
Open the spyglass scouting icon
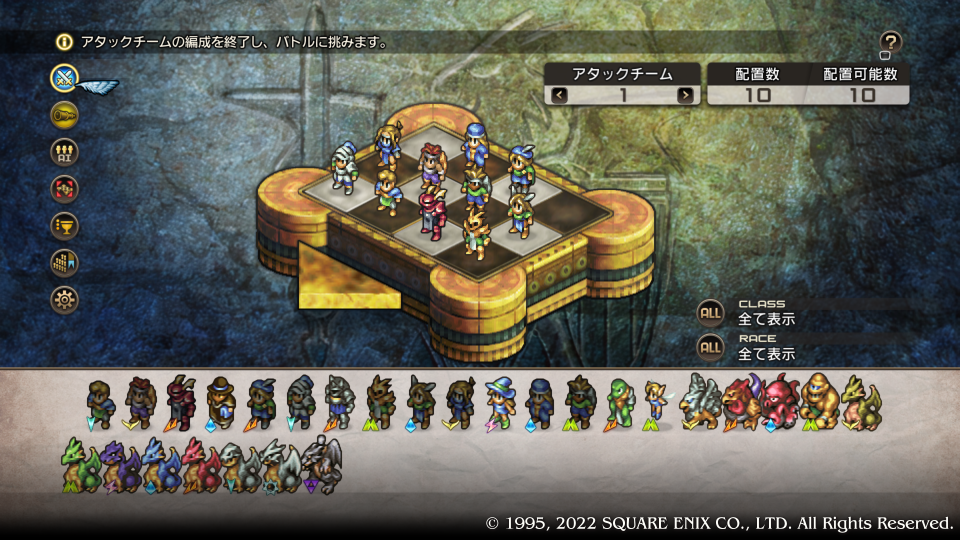click(66, 114)
